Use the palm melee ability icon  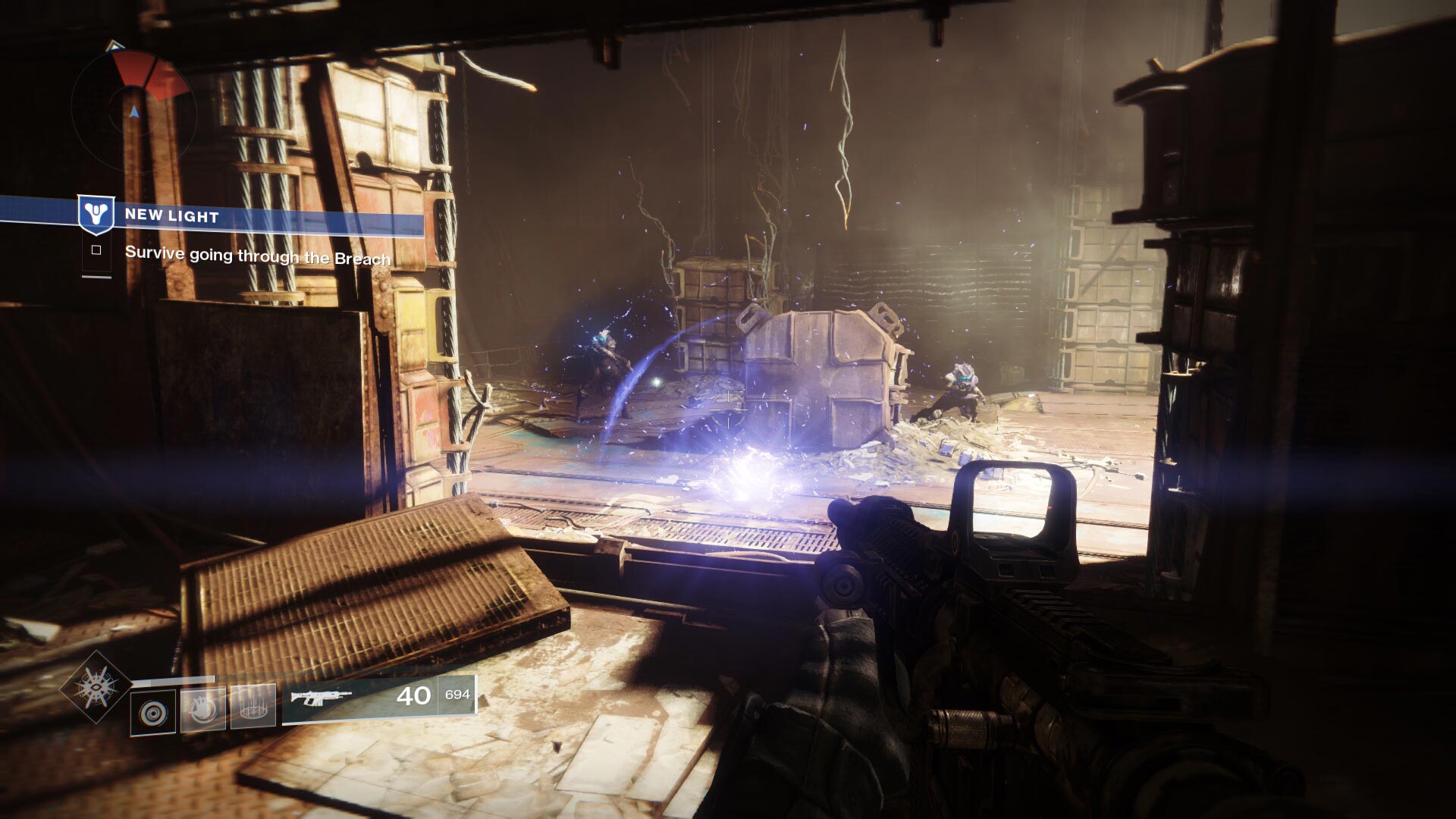point(202,711)
